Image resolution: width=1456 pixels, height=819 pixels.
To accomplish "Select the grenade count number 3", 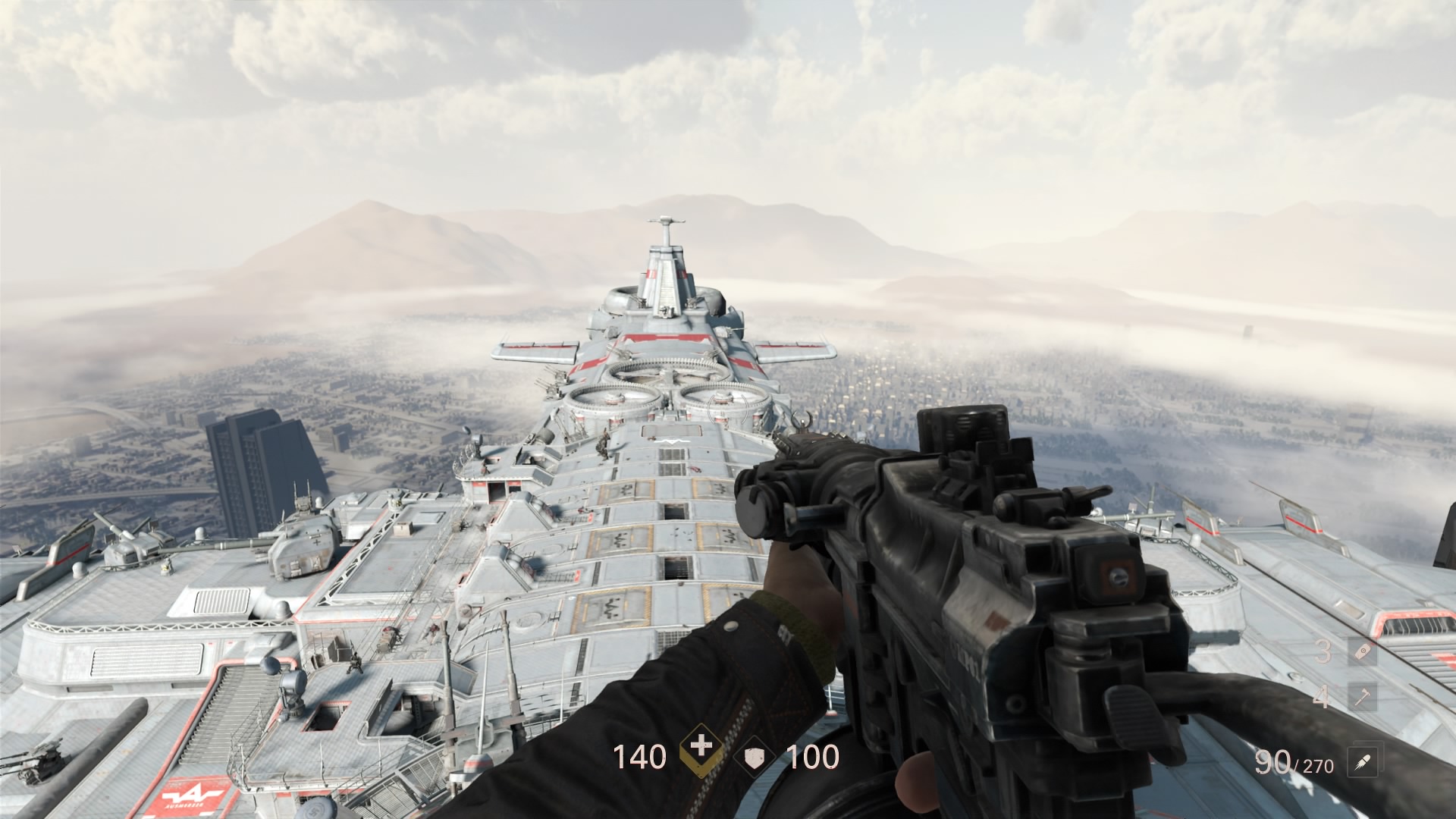I will pyautogui.click(x=1323, y=651).
